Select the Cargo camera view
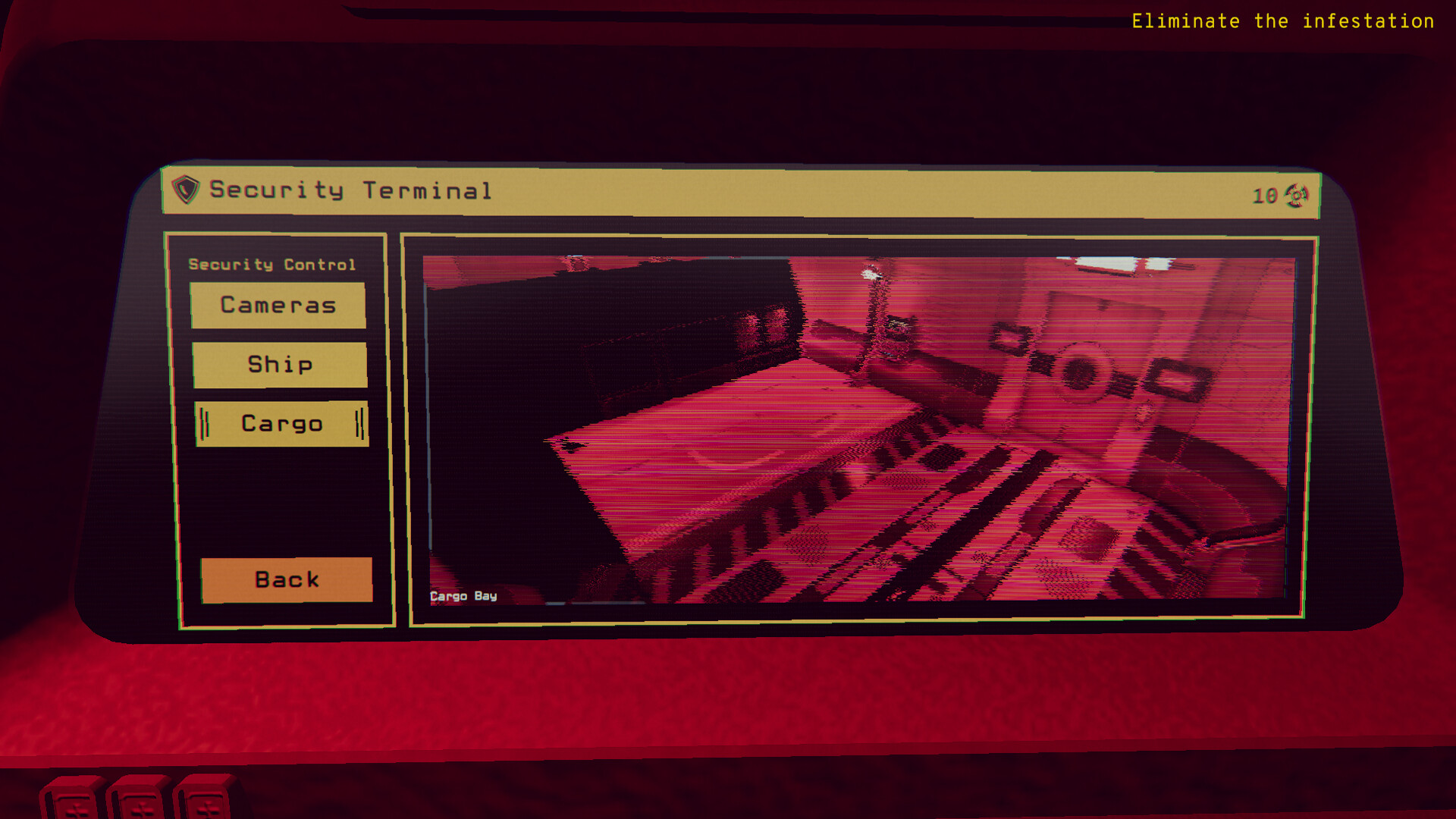Image resolution: width=1456 pixels, height=819 pixels. click(281, 423)
